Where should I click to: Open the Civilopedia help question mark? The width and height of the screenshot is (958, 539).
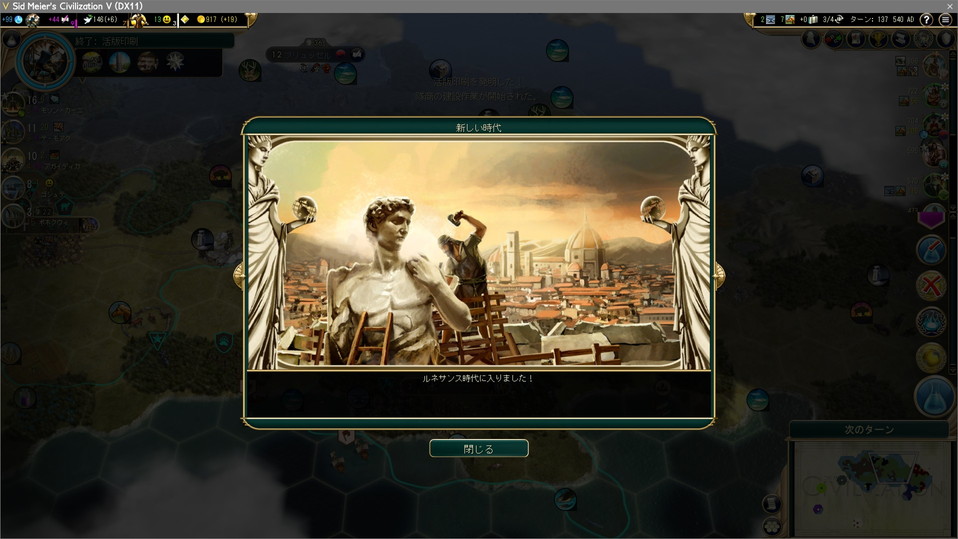point(926,20)
